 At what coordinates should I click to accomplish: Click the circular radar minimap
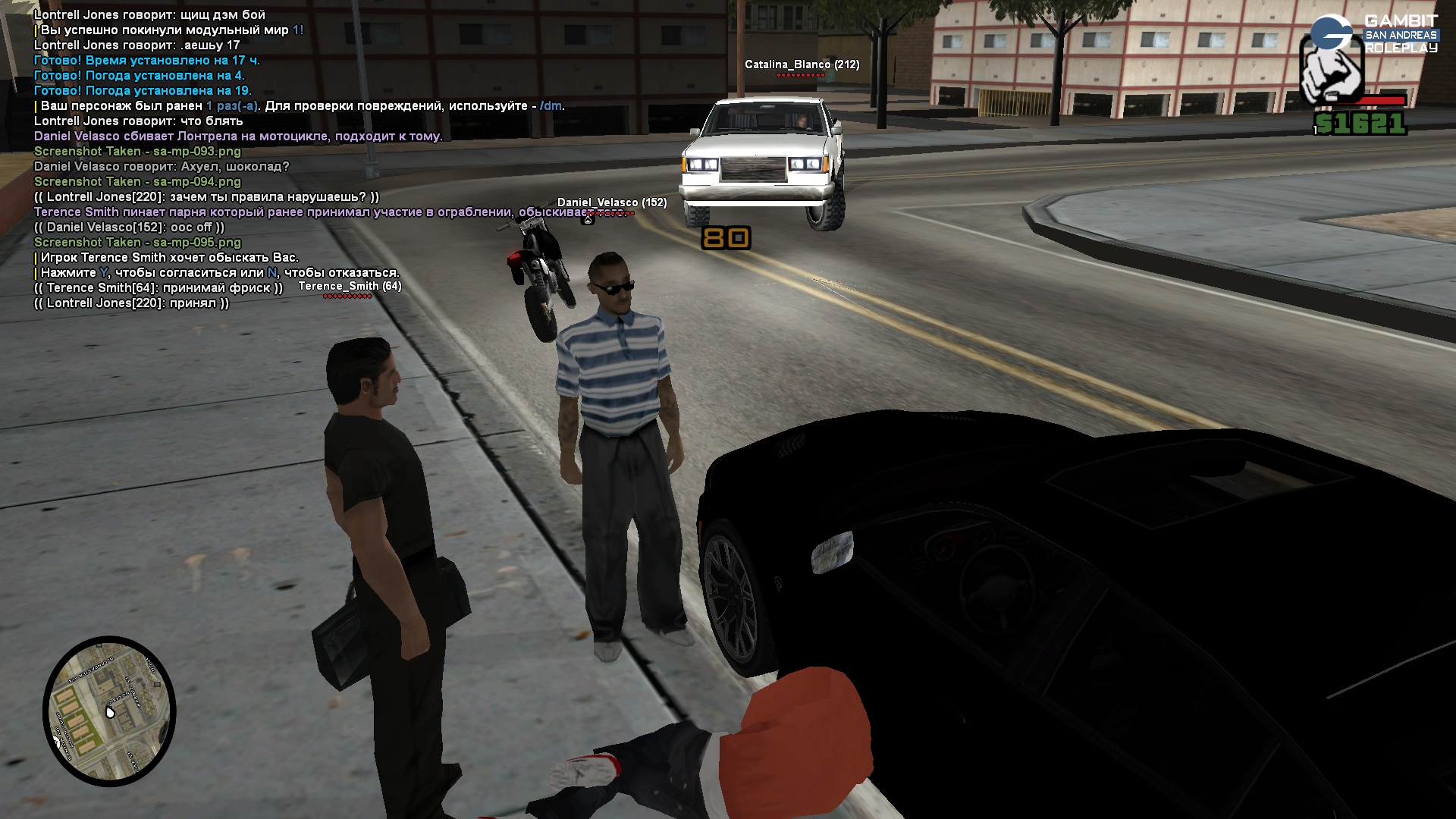pos(109,711)
